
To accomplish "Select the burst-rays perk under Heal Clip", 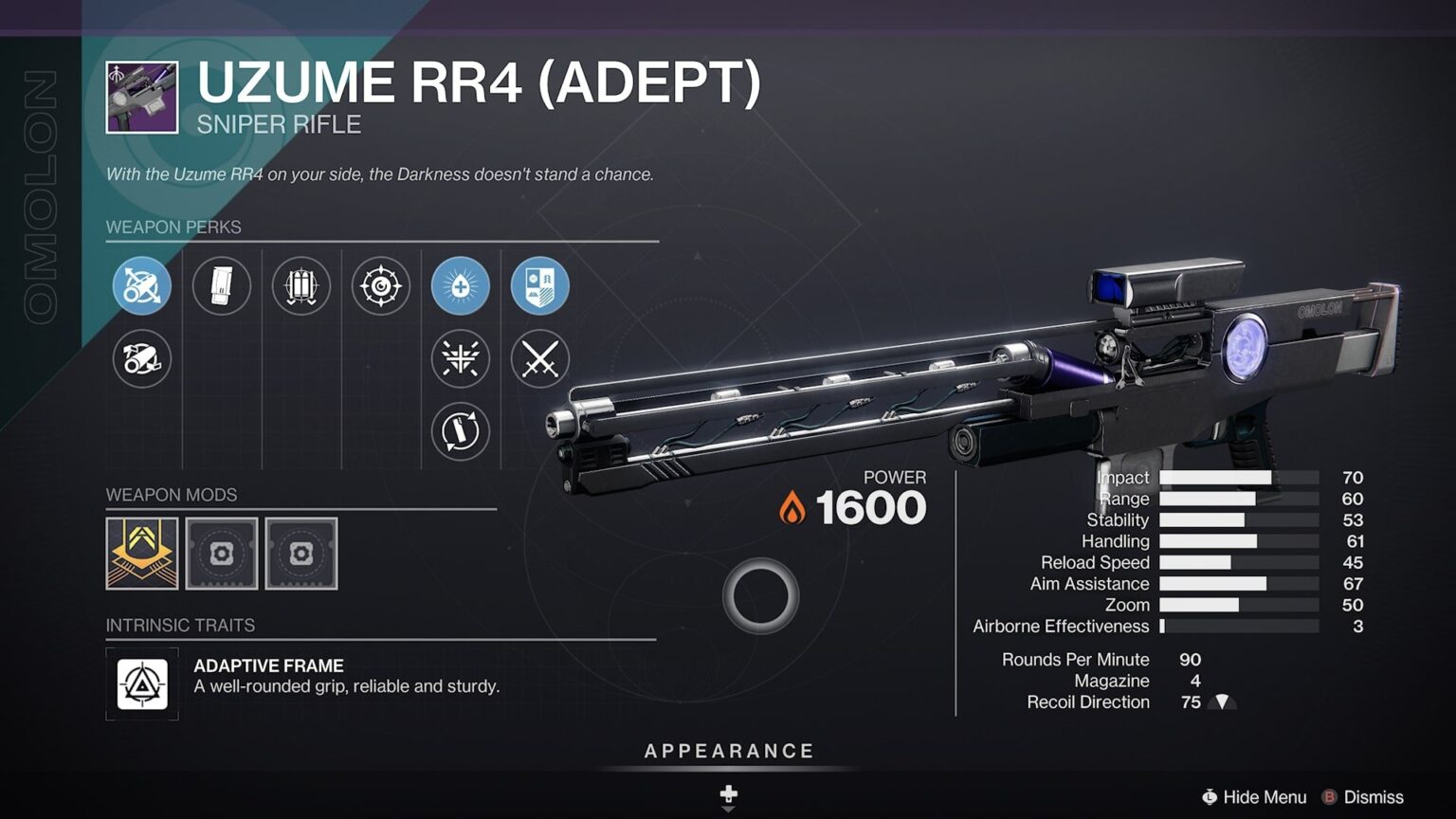I will pos(460,360).
